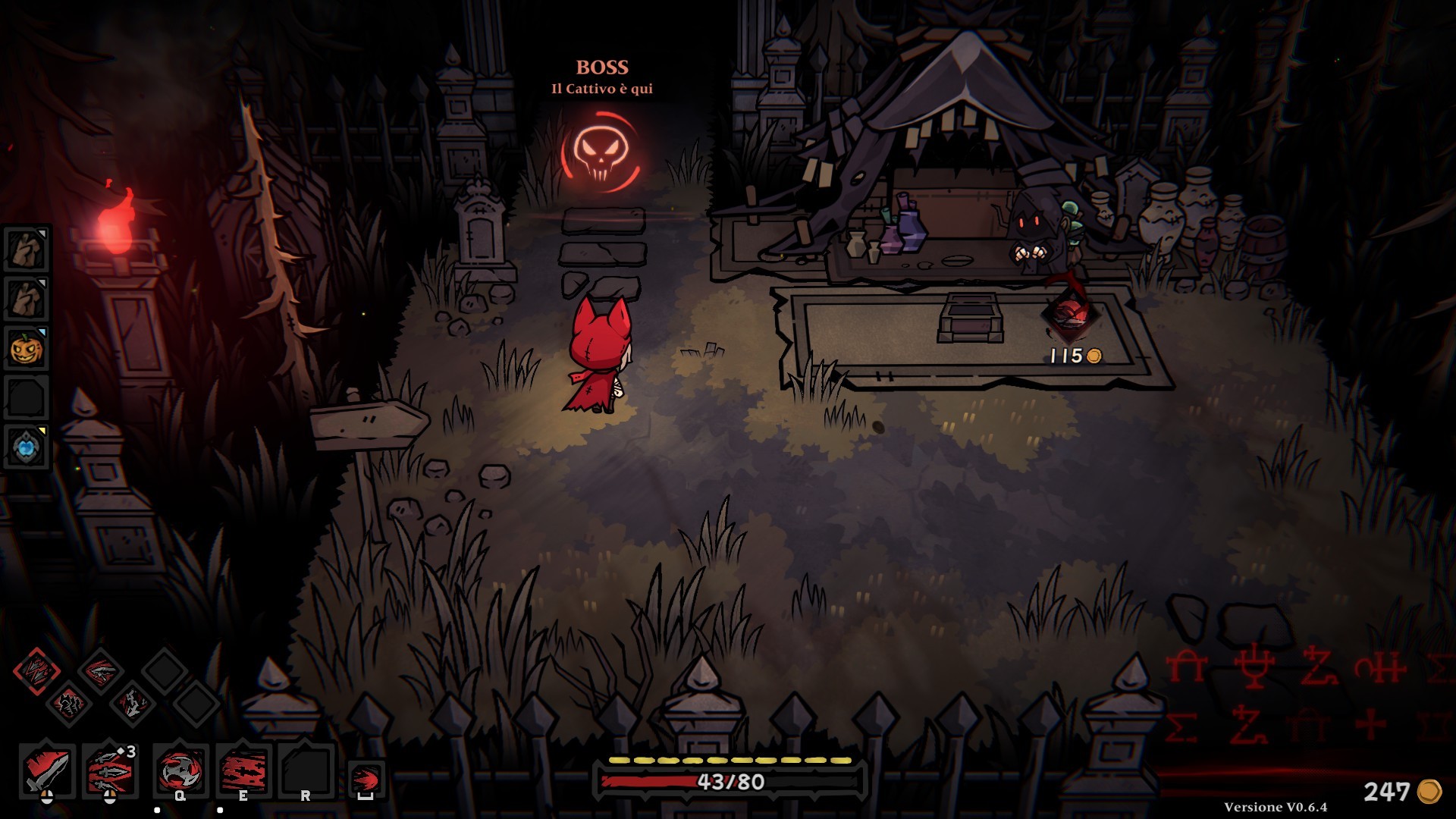Select the jack-o'-lantern pumpkin item slot
The width and height of the screenshot is (1456, 819).
[27, 349]
